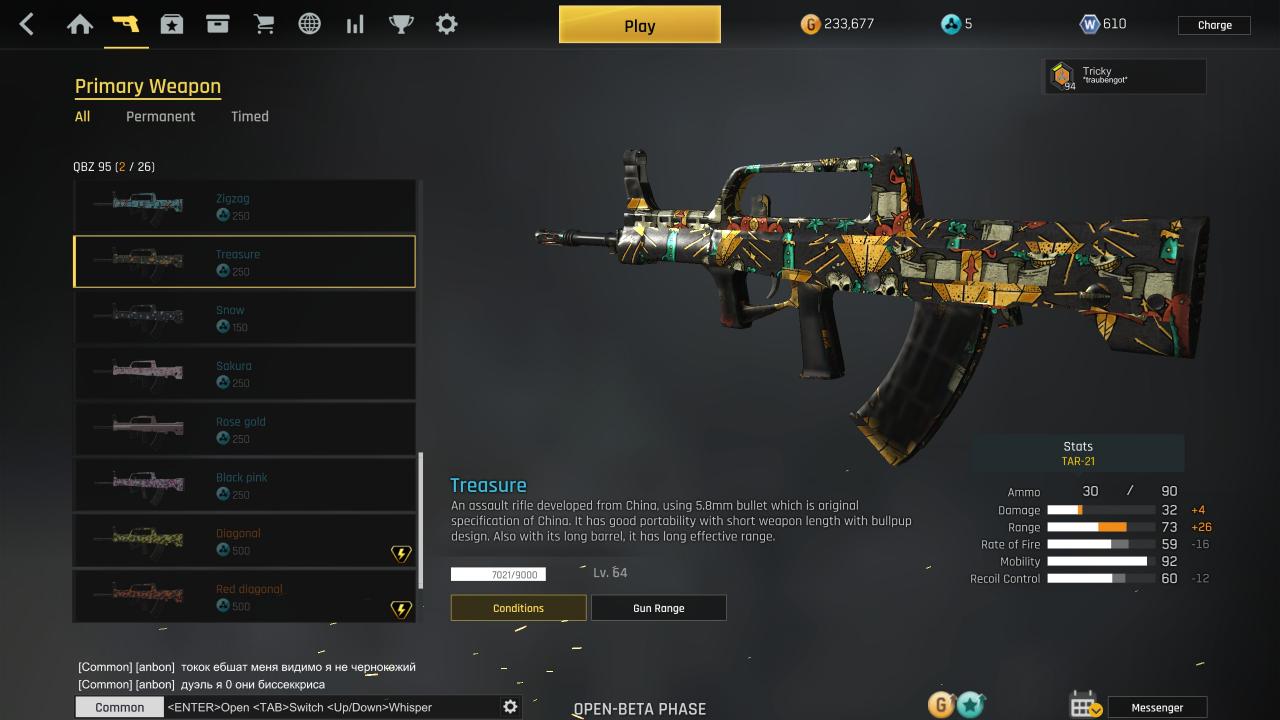The image size is (1280, 720).
Task: Select the Snow skin row
Action: point(244,317)
